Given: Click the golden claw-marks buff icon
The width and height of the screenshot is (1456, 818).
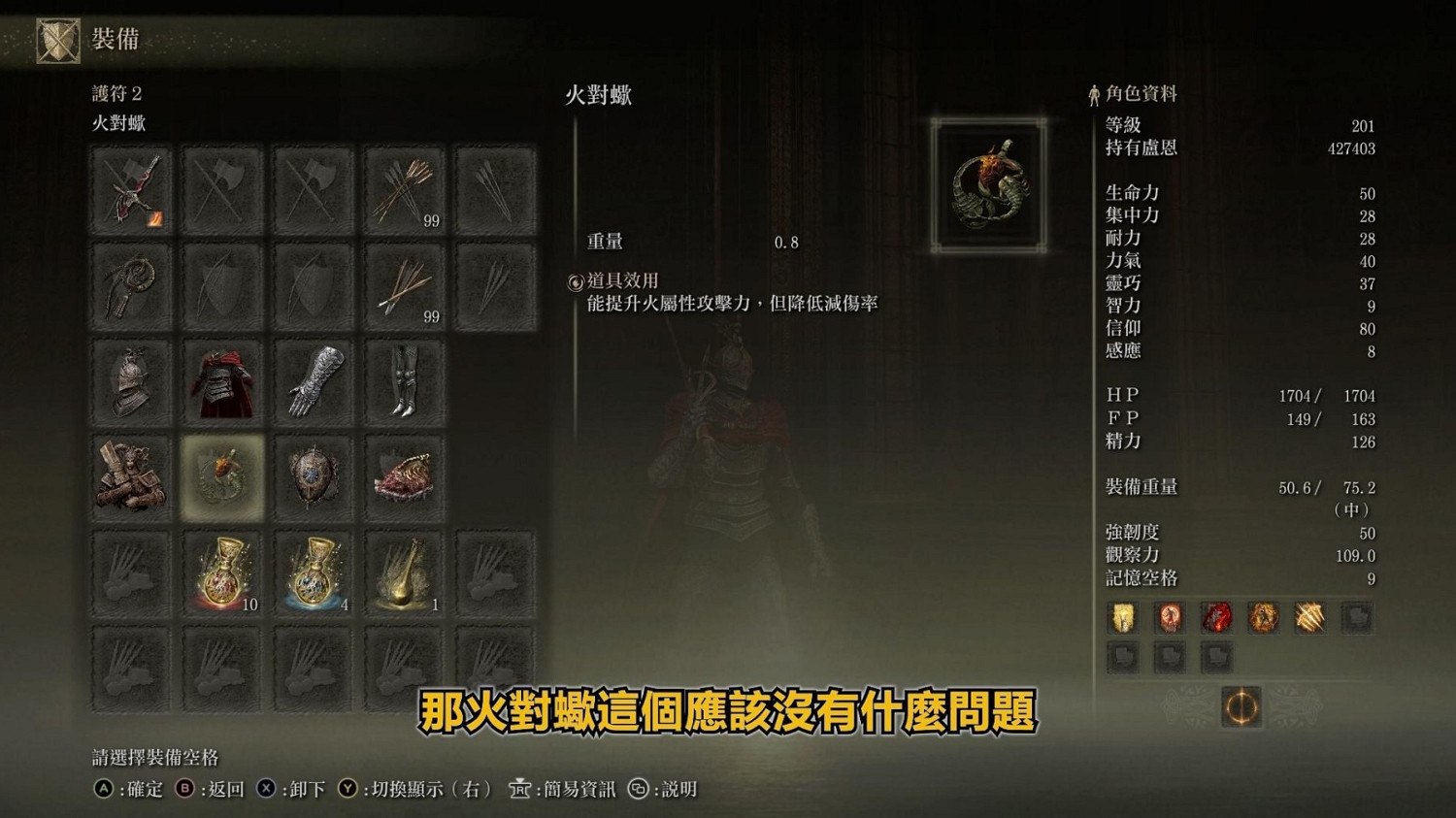Looking at the screenshot, I should [1308, 617].
